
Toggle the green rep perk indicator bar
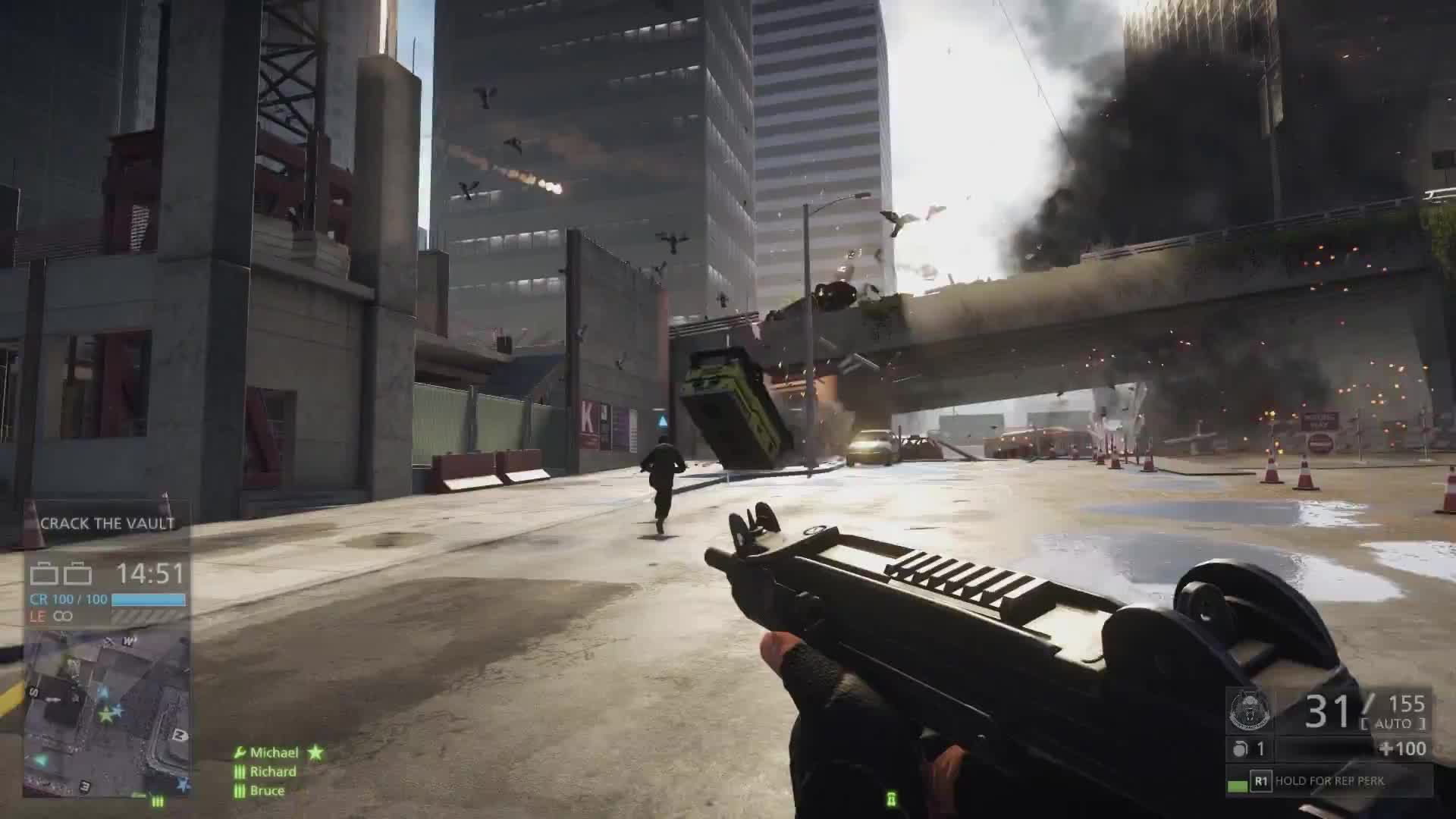click(1237, 783)
